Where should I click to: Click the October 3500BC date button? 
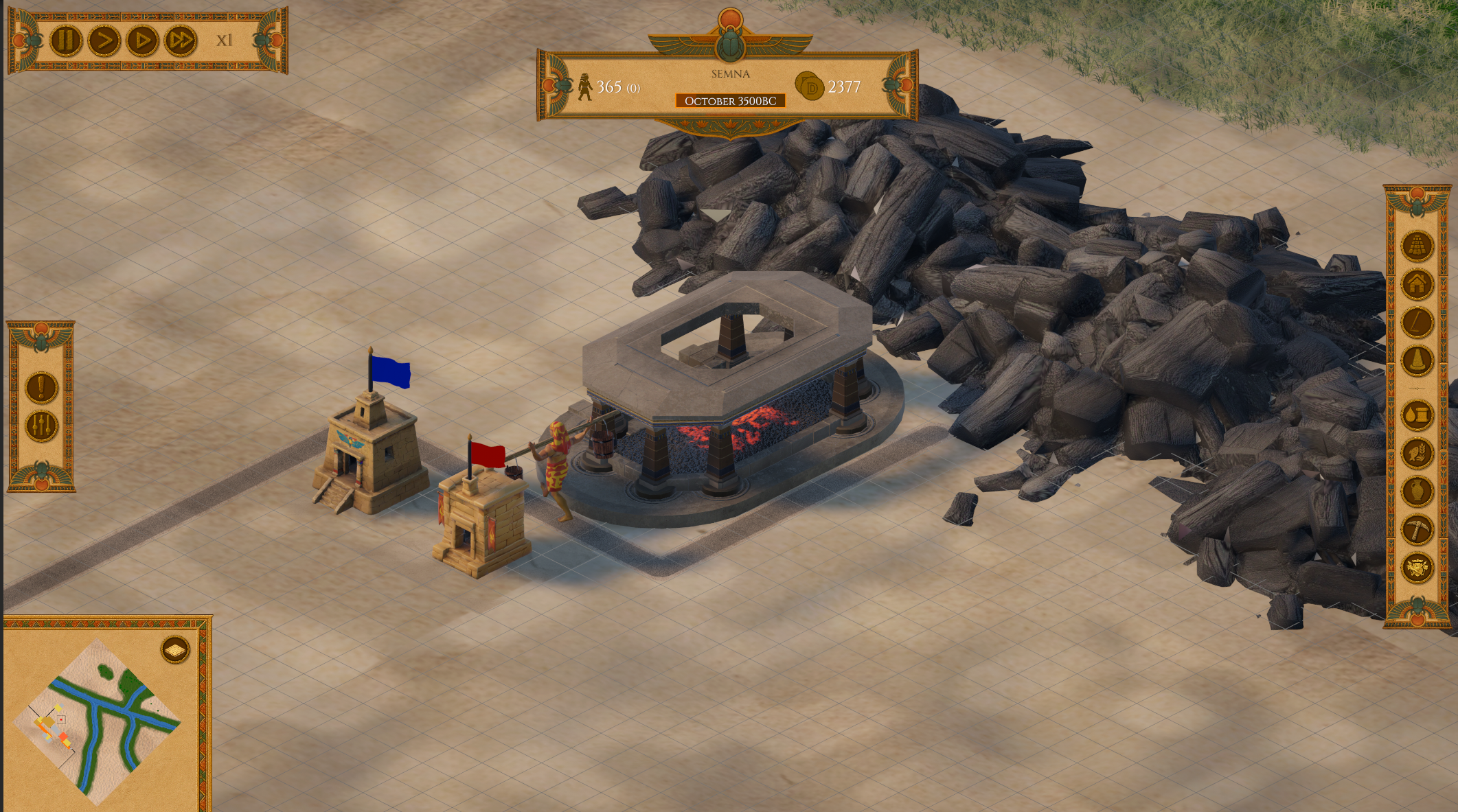coord(731,102)
